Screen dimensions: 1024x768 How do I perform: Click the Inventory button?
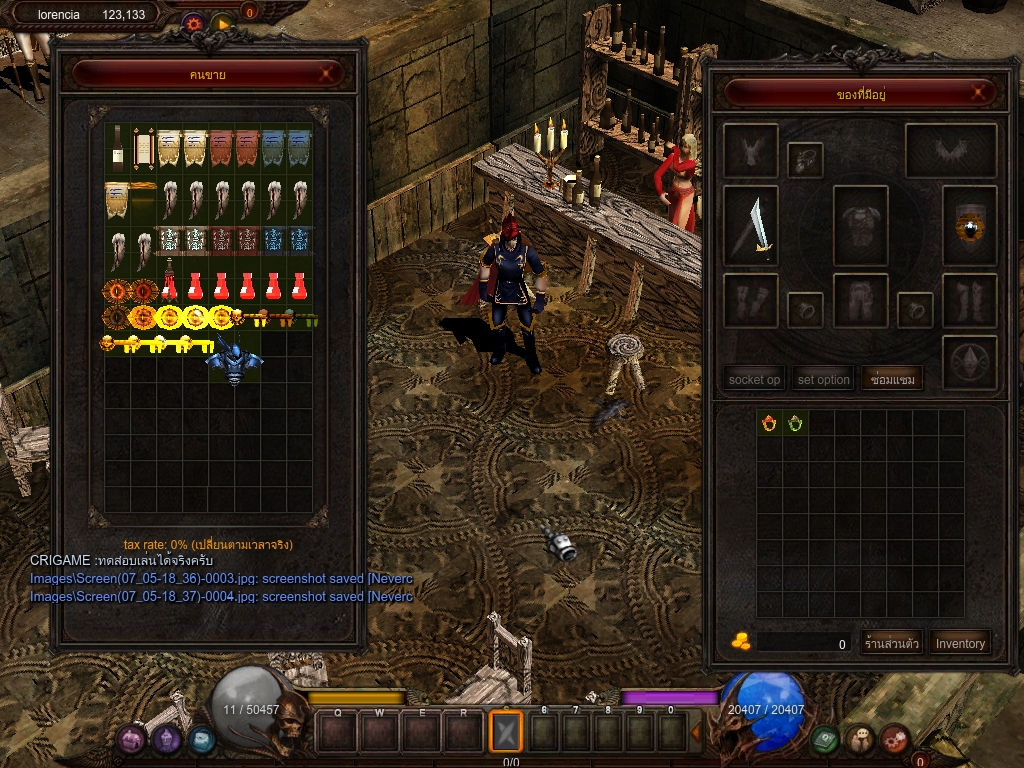coord(960,643)
